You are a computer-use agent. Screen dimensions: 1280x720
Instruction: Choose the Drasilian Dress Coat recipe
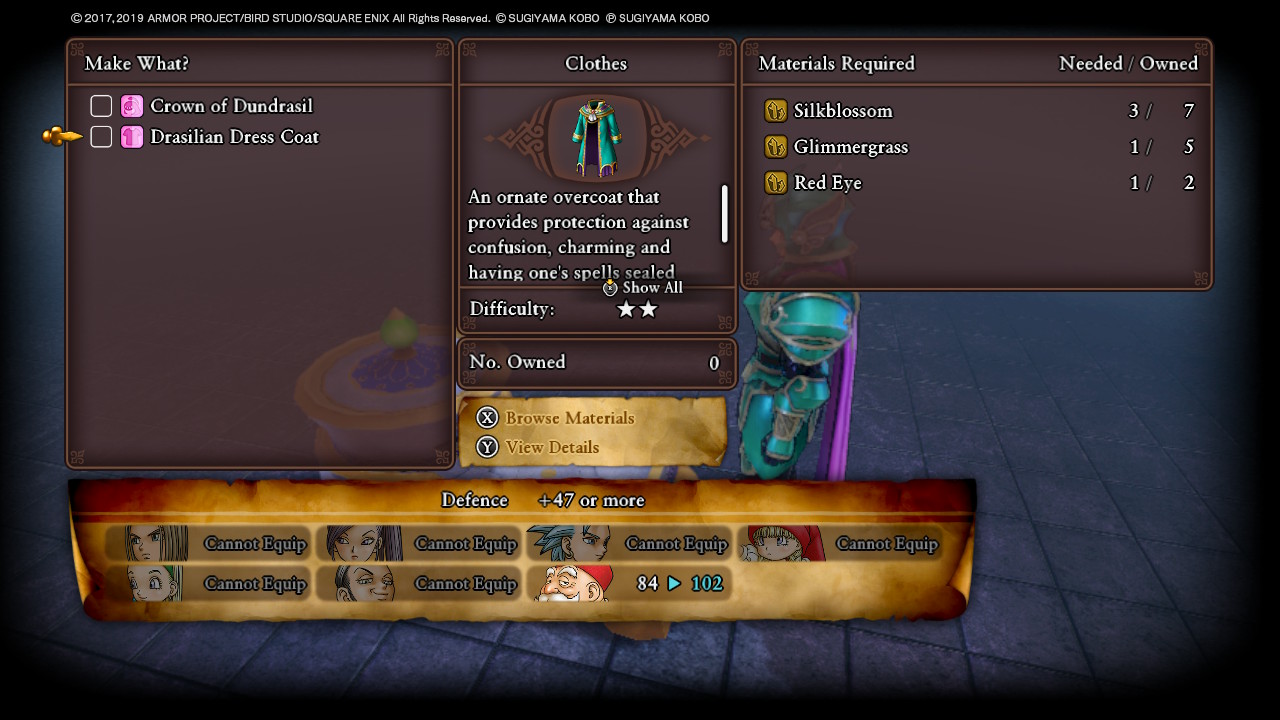[x=234, y=137]
